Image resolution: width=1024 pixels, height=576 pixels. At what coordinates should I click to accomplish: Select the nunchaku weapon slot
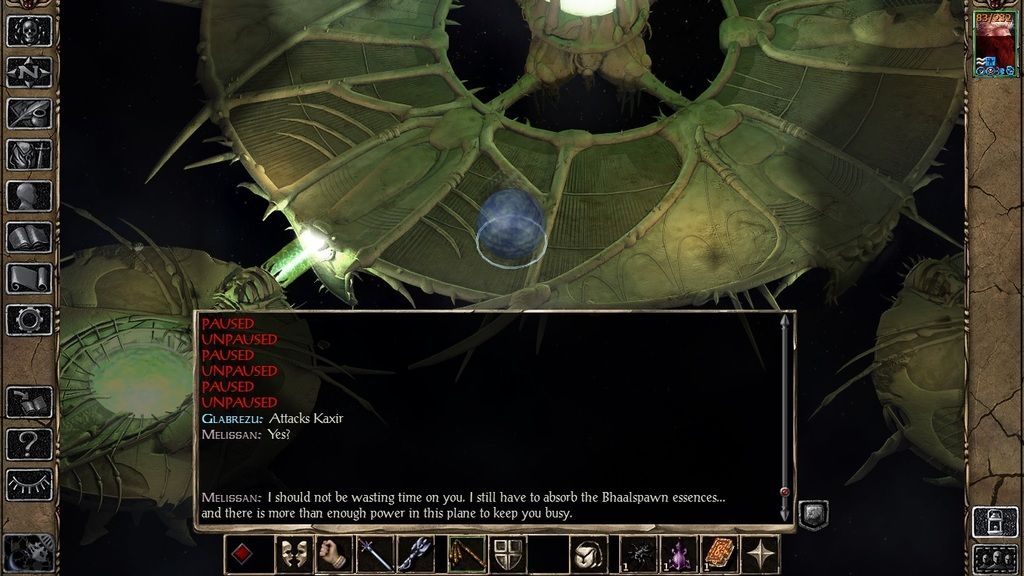click(x=464, y=554)
